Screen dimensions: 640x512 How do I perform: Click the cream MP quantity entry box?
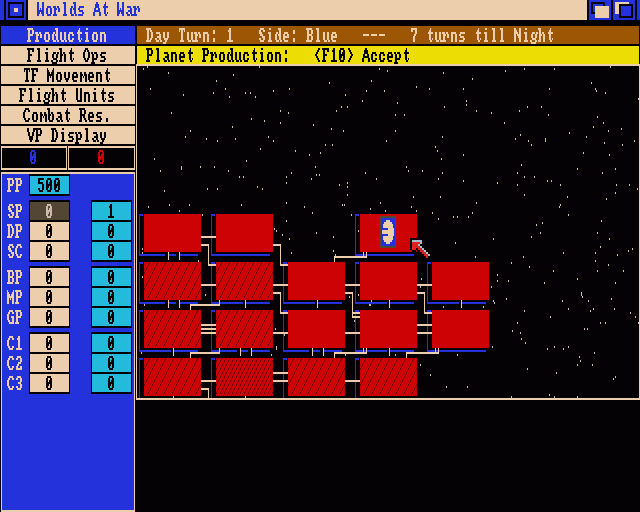(x=49, y=297)
